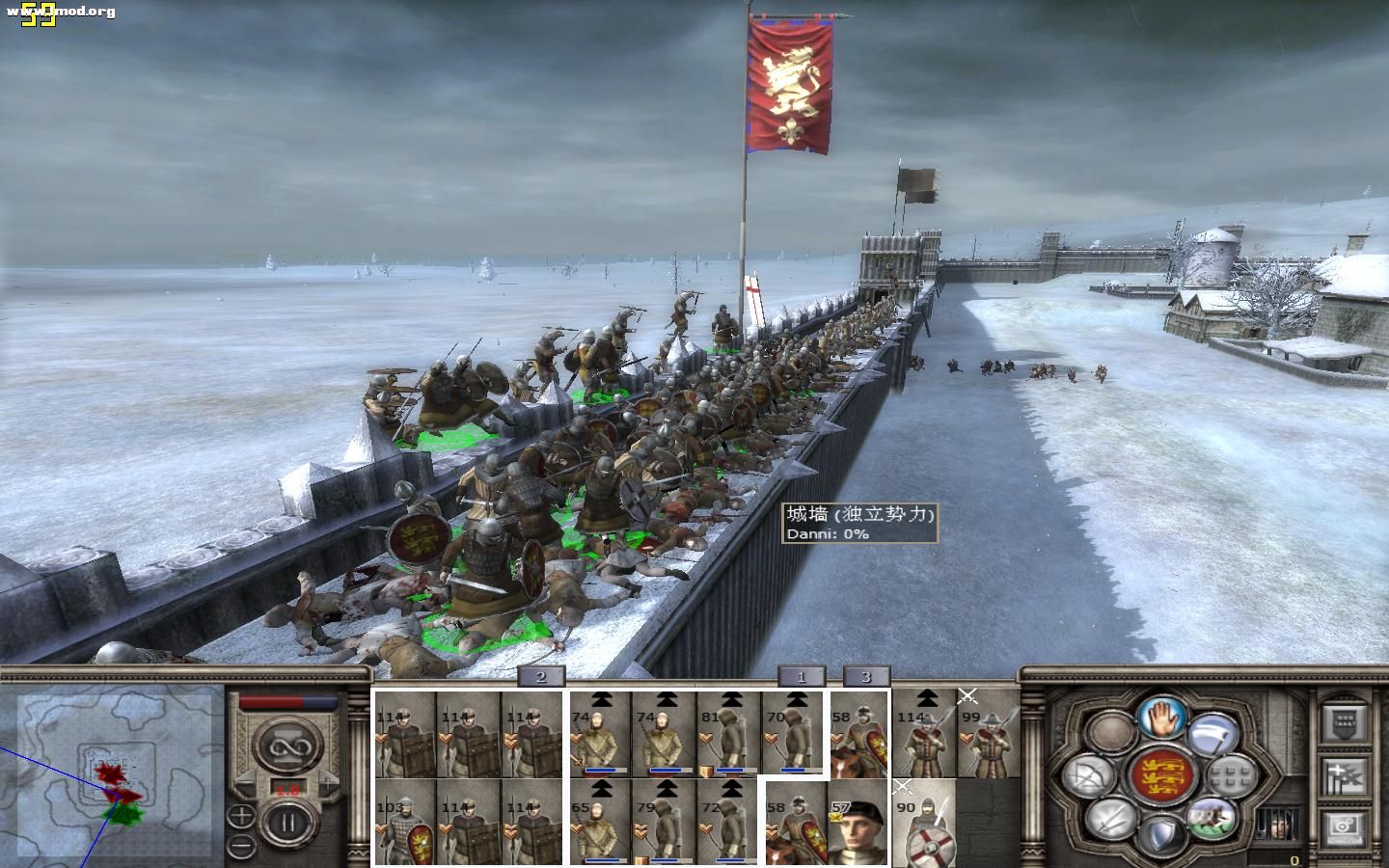The width and height of the screenshot is (1389, 868).
Task: Choose group 2 tab above unit cards
Action: pyautogui.click(x=540, y=677)
